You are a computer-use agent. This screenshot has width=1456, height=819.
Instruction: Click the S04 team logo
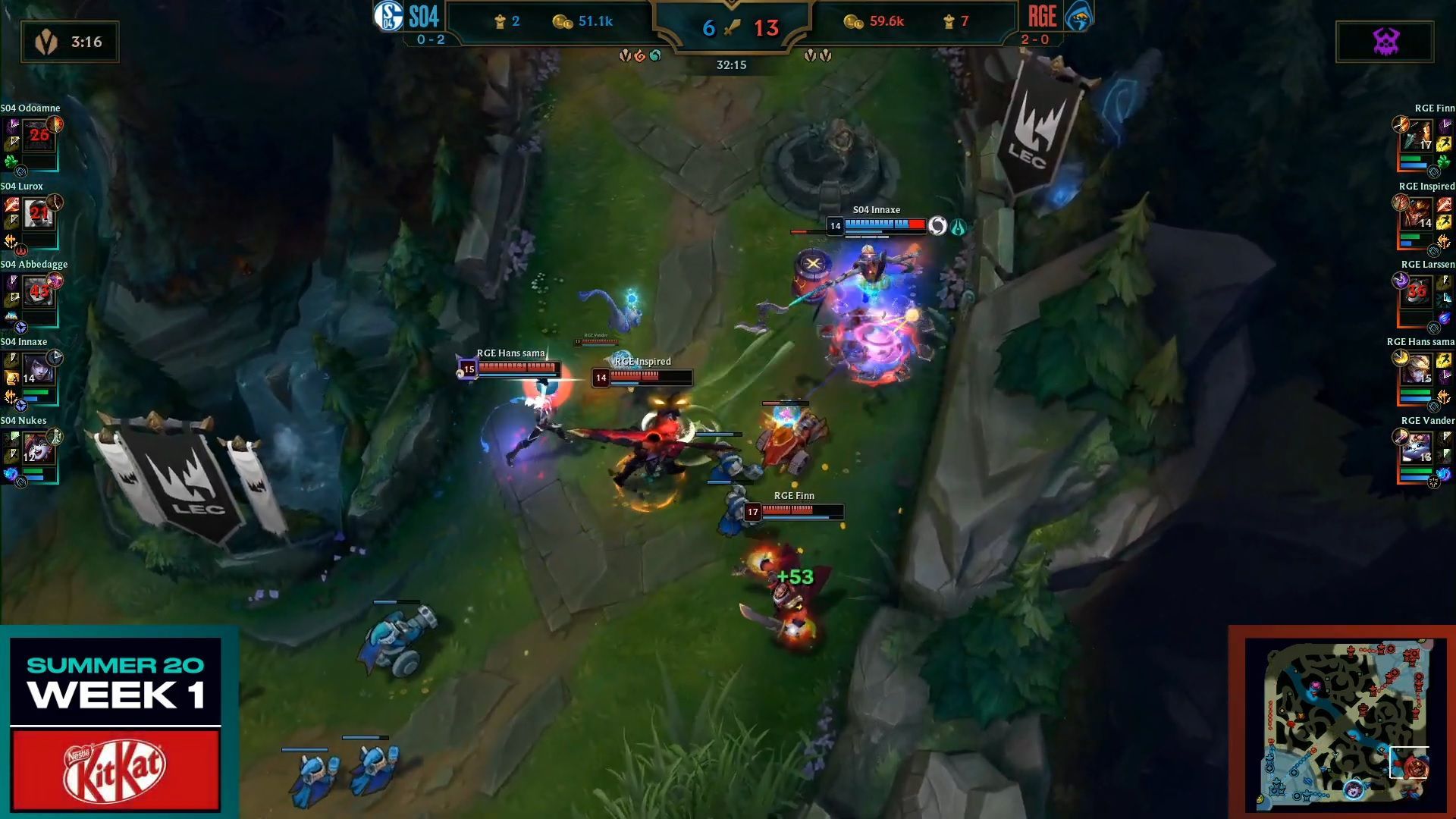388,17
